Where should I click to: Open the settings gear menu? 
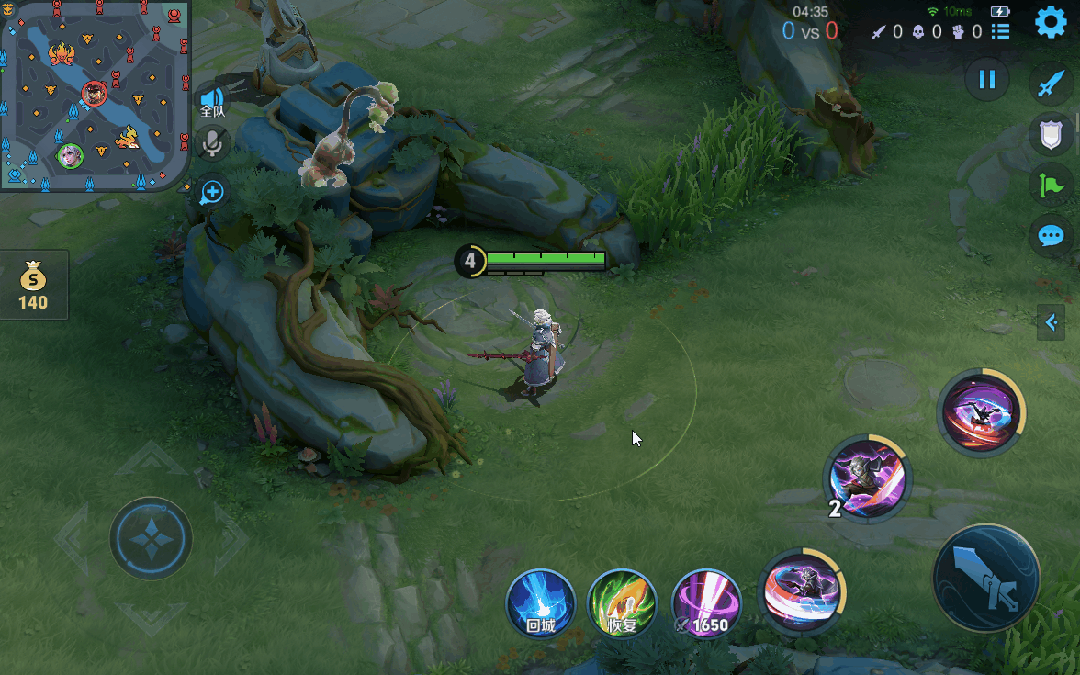coord(1050,22)
